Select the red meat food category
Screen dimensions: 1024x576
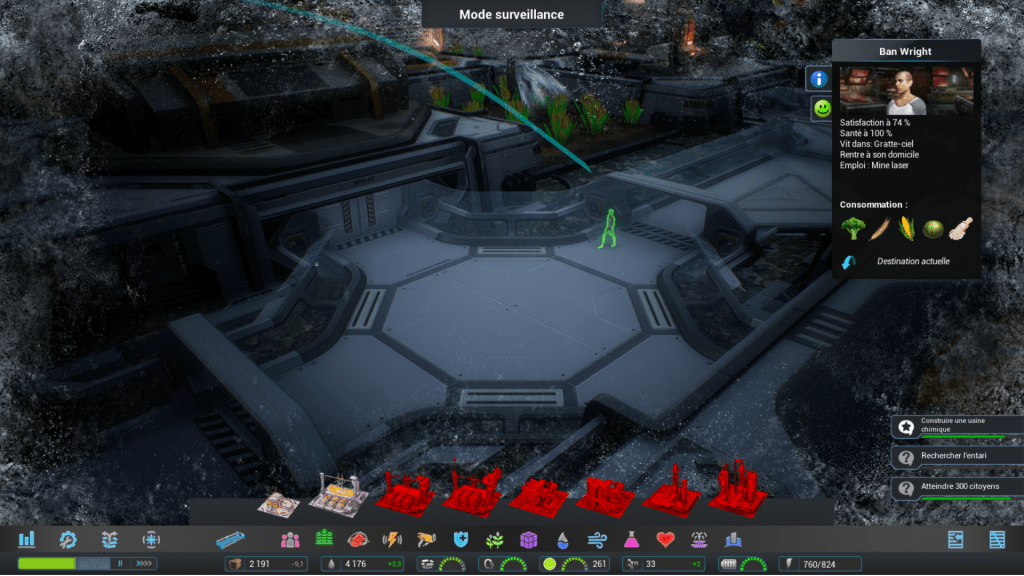click(x=357, y=540)
